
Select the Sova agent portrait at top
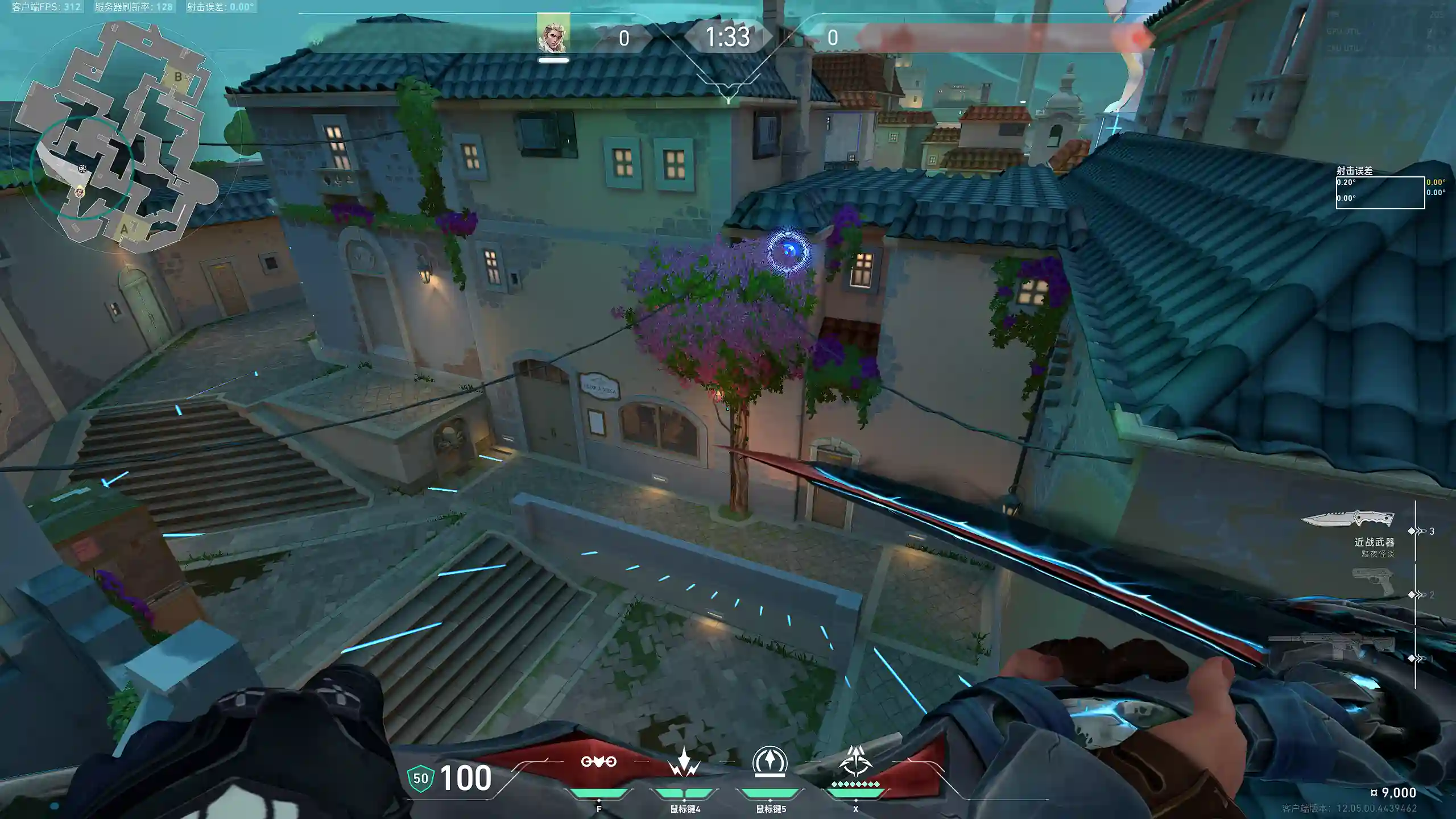(x=553, y=34)
